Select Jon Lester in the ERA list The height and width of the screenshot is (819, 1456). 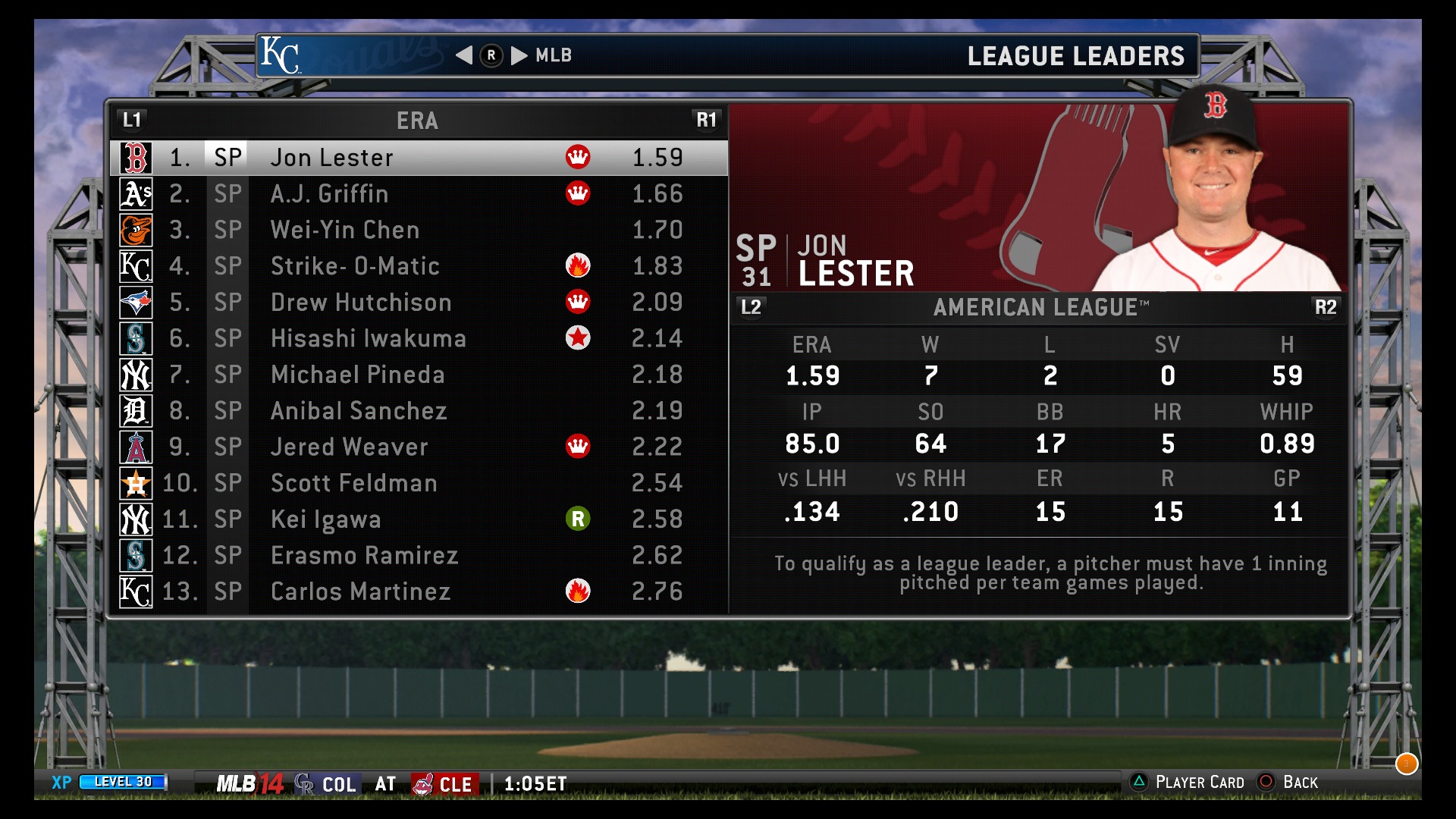(x=419, y=158)
